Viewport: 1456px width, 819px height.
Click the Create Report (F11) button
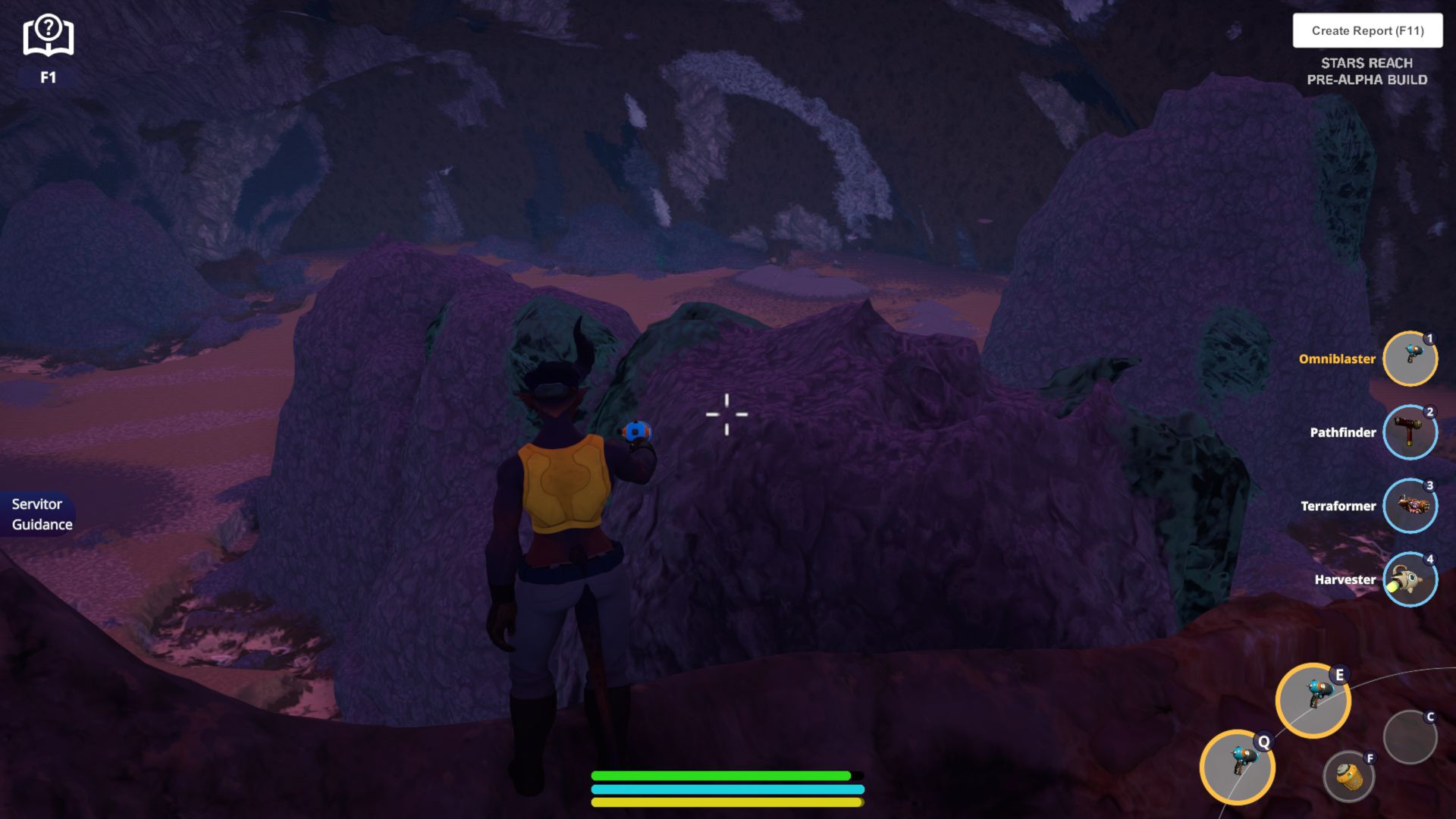1367,30
